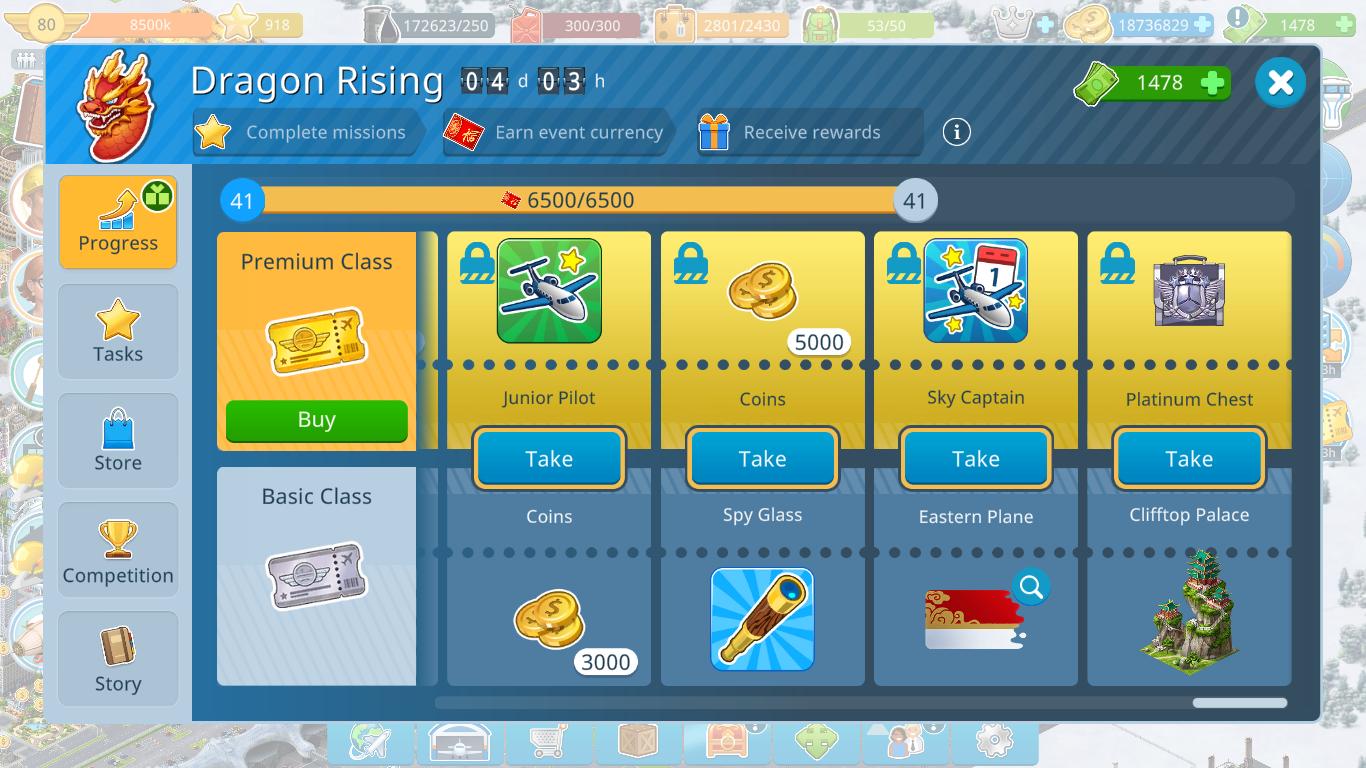Add more green cash with the plus button
Image resolution: width=1366 pixels, height=768 pixels.
(1212, 83)
